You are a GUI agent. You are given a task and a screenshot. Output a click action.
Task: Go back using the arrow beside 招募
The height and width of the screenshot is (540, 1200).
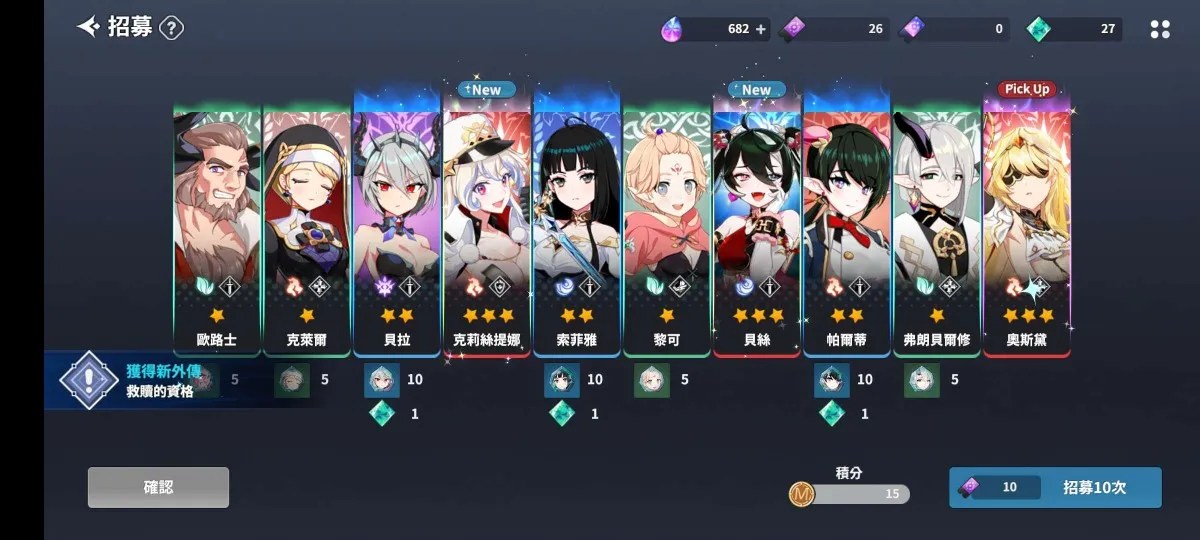[89, 27]
